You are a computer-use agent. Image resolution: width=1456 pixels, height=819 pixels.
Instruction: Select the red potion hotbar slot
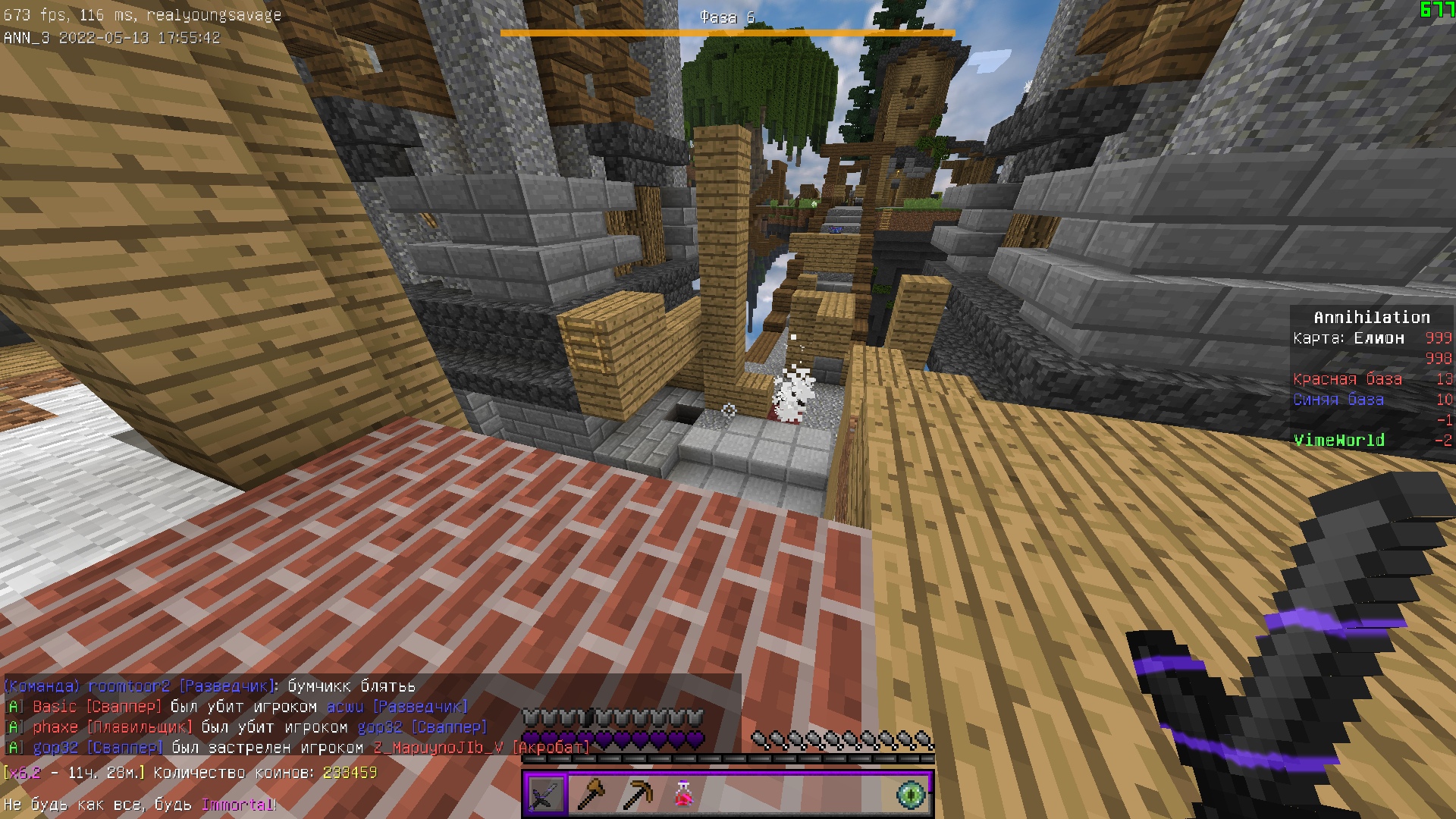click(682, 794)
